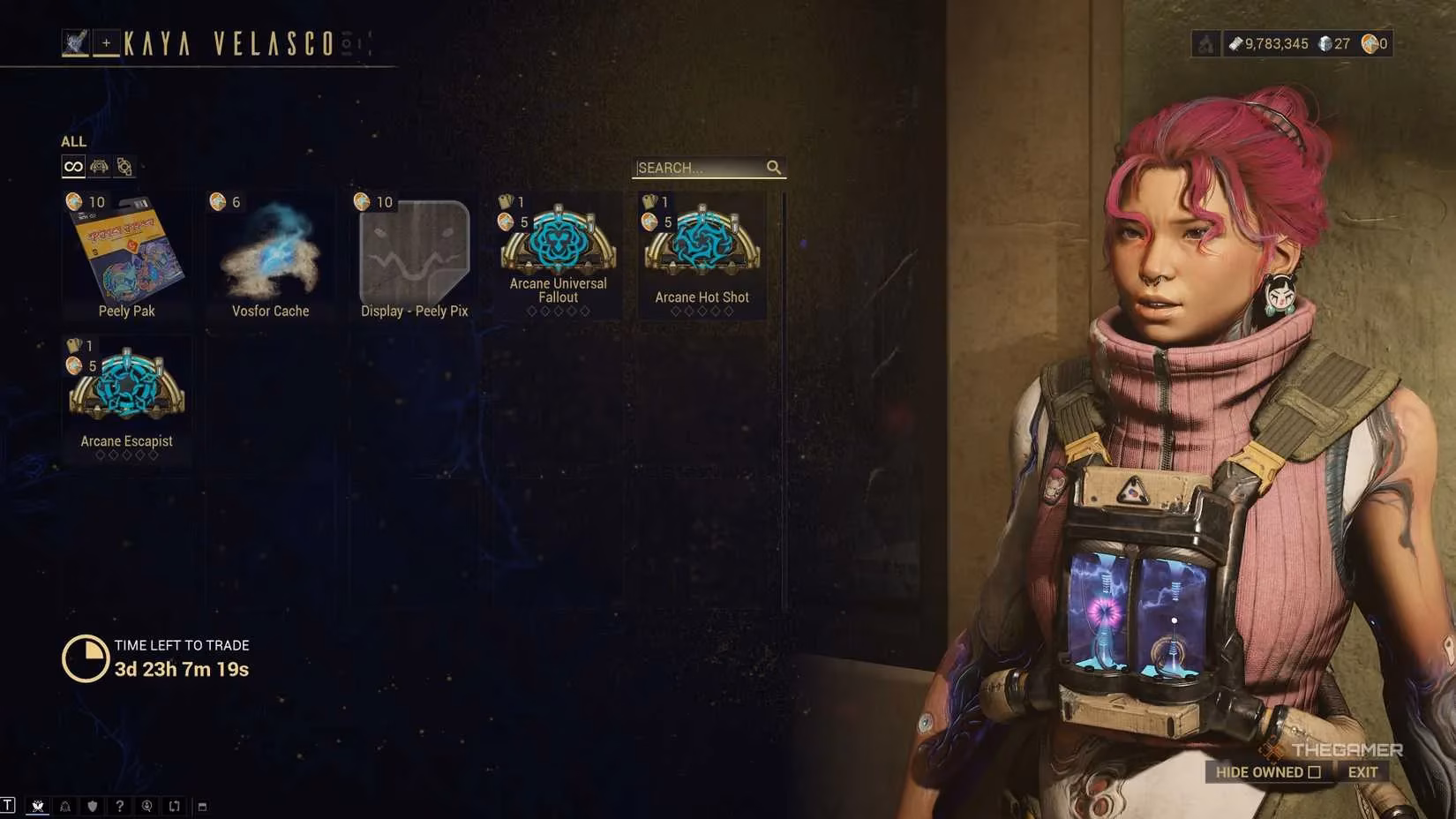
Task: Switch to the third category filter icon
Action: pyautogui.click(x=124, y=167)
